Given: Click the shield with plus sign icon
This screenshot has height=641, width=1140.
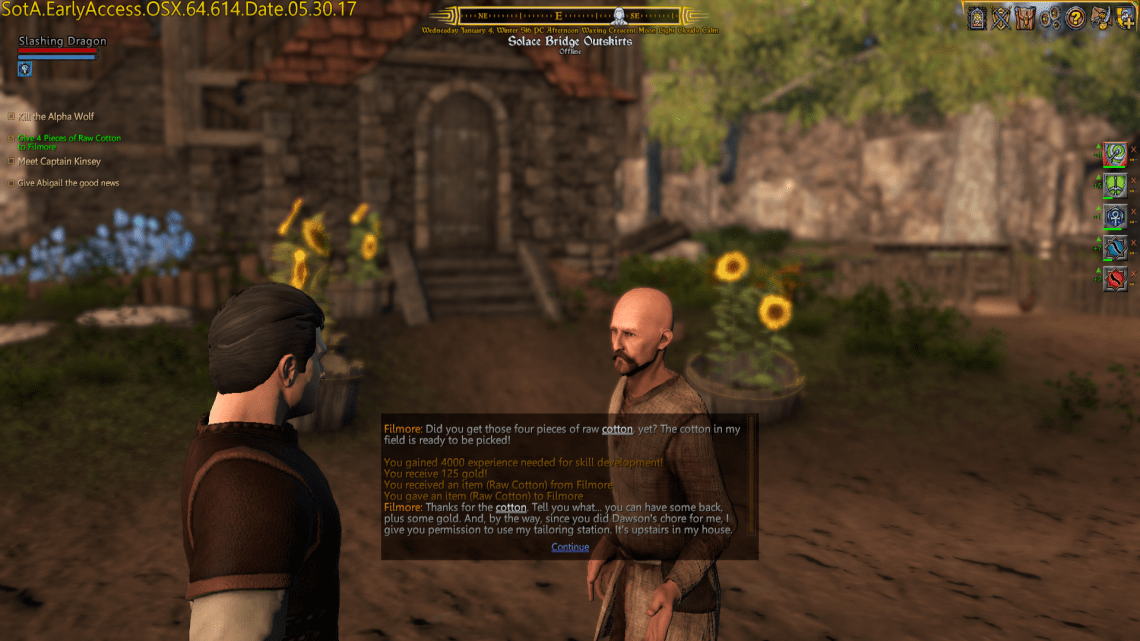Looking at the screenshot, I should pos(1124,17).
